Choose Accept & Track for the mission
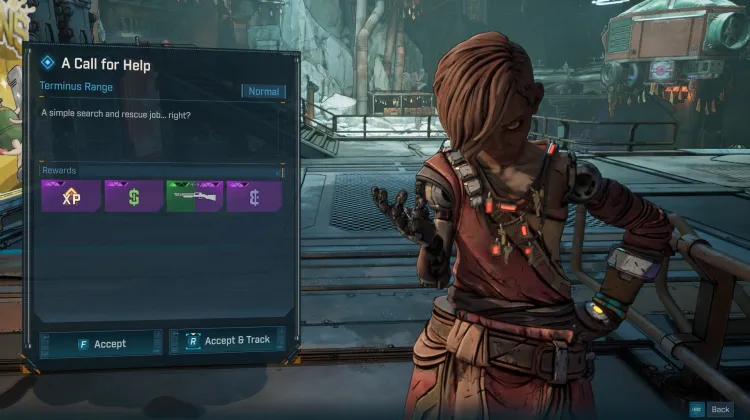750x420 pixels. pyautogui.click(x=227, y=341)
